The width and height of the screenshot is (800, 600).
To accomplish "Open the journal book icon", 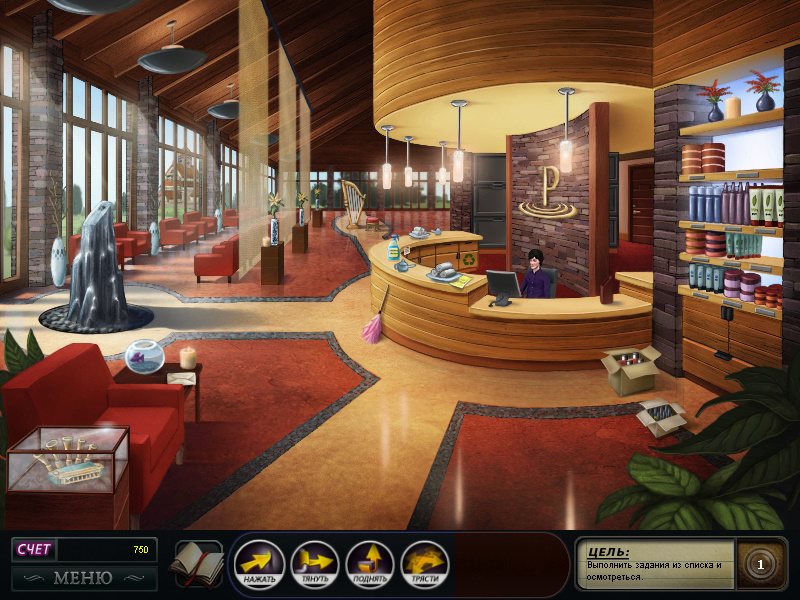I will point(197,564).
